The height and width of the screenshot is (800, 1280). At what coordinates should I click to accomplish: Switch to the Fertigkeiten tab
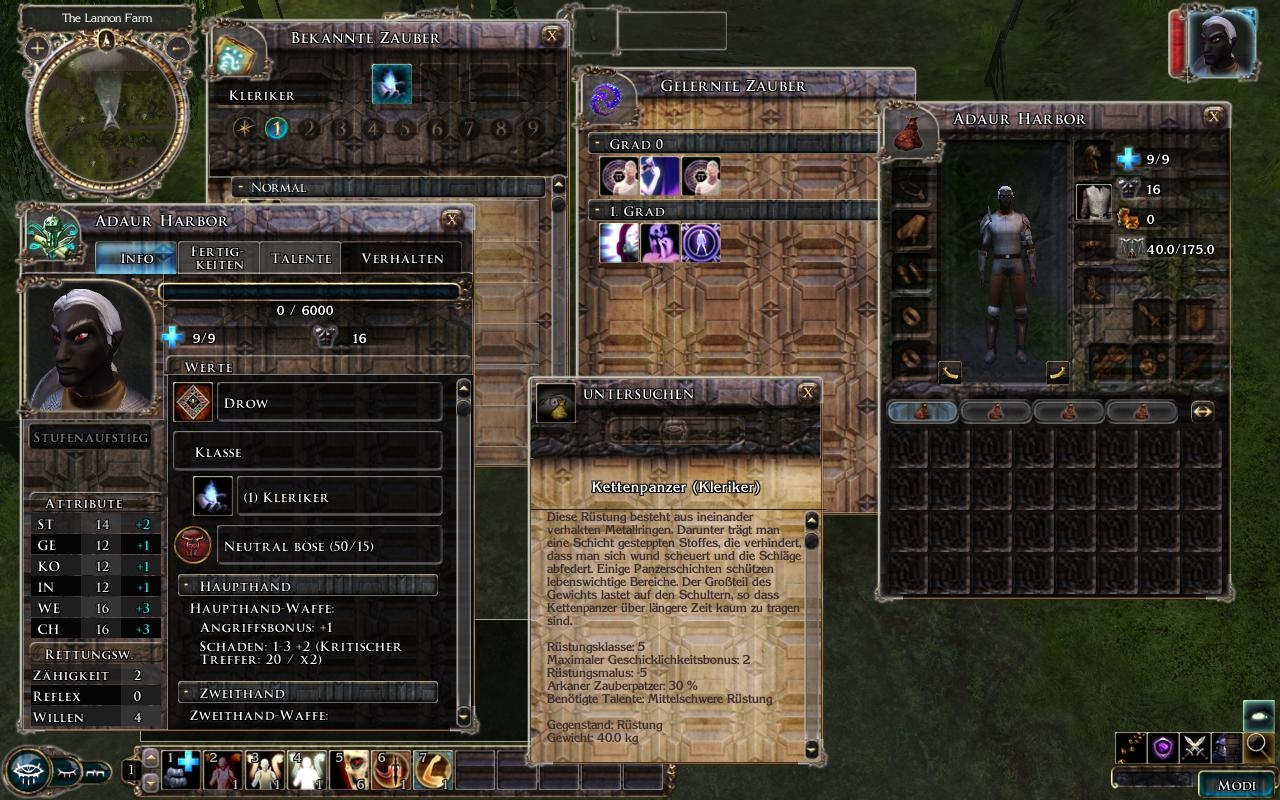218,258
